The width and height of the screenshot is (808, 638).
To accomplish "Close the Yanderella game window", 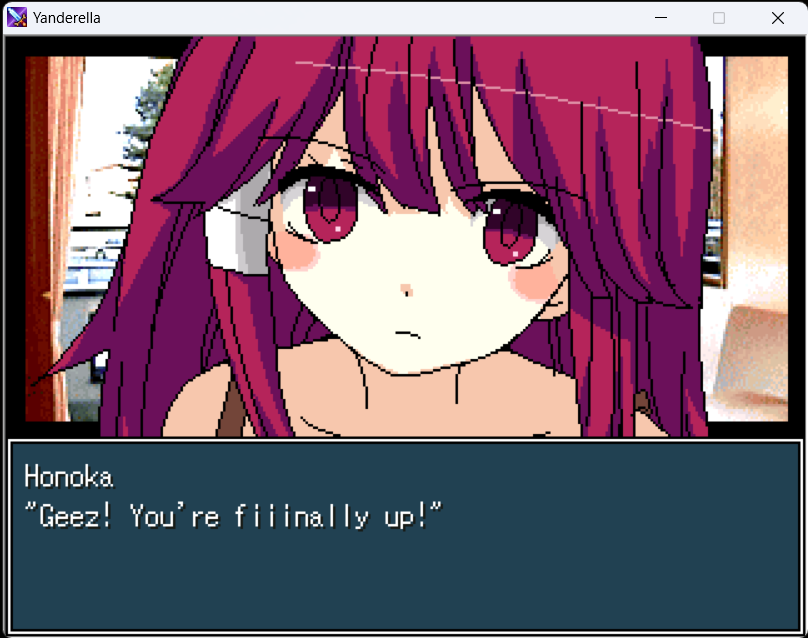I will pyautogui.click(x=777, y=18).
